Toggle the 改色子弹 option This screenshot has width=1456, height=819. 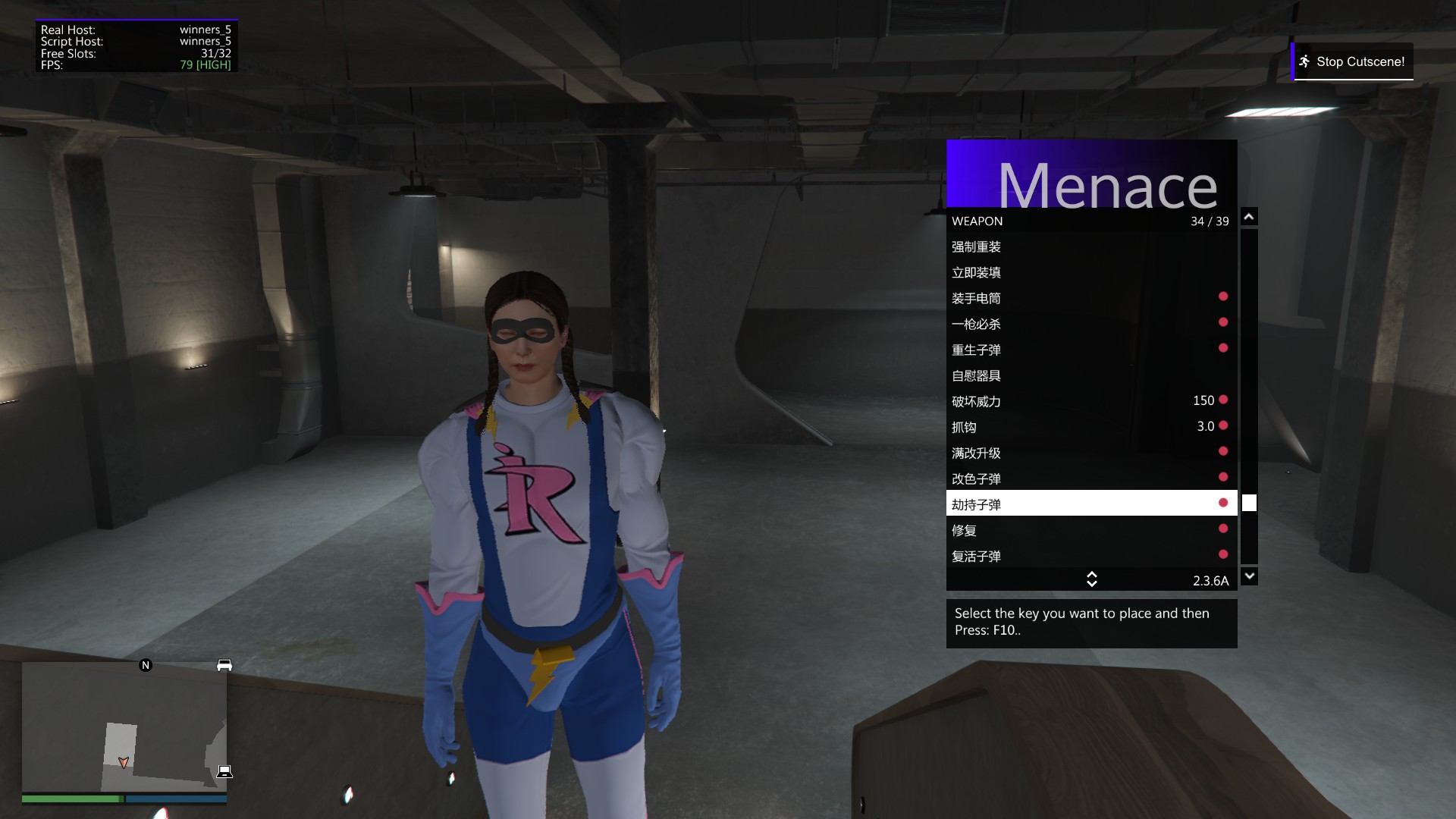coord(1090,479)
